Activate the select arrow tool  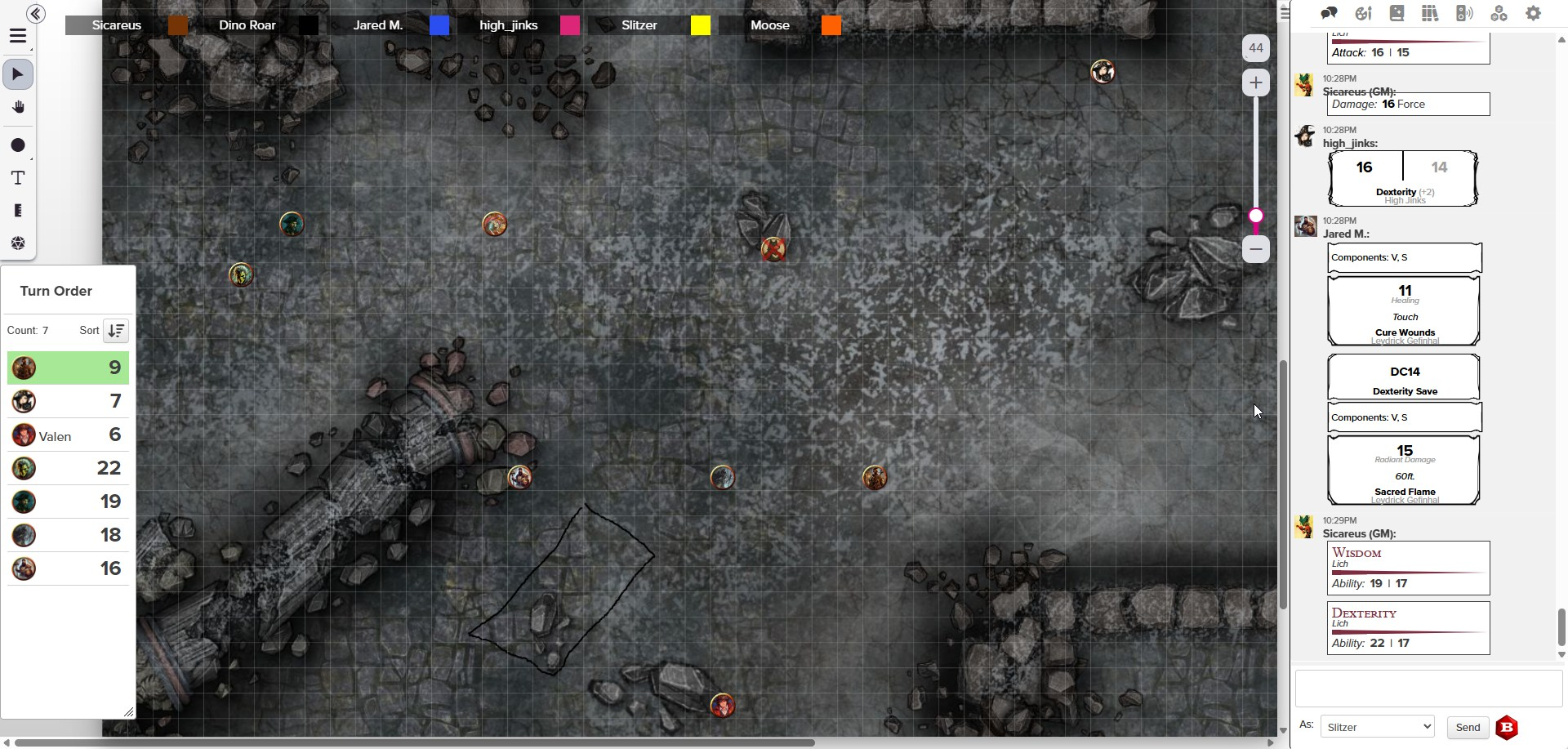18,74
